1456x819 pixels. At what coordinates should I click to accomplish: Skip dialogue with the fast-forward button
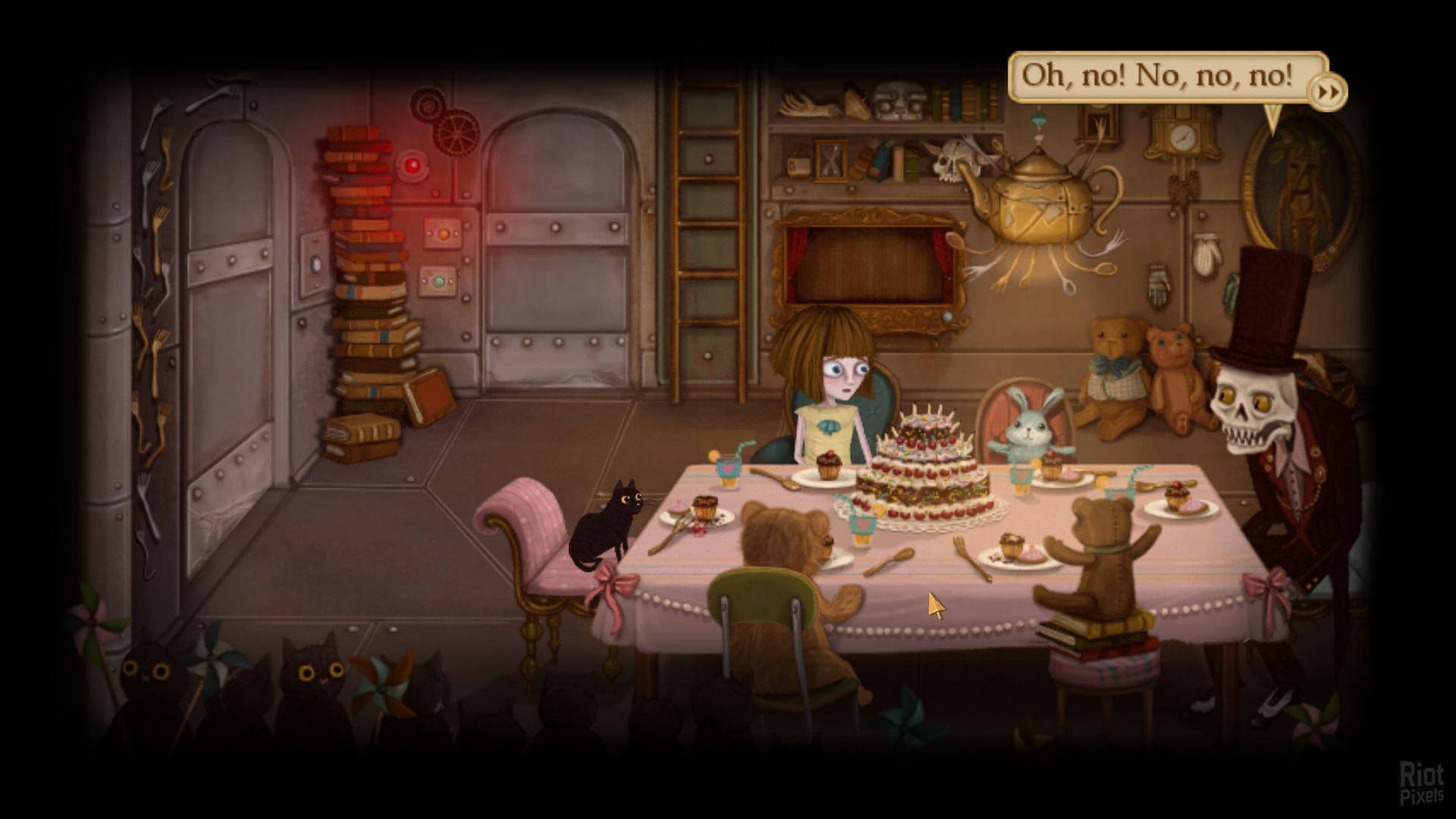1327,93
